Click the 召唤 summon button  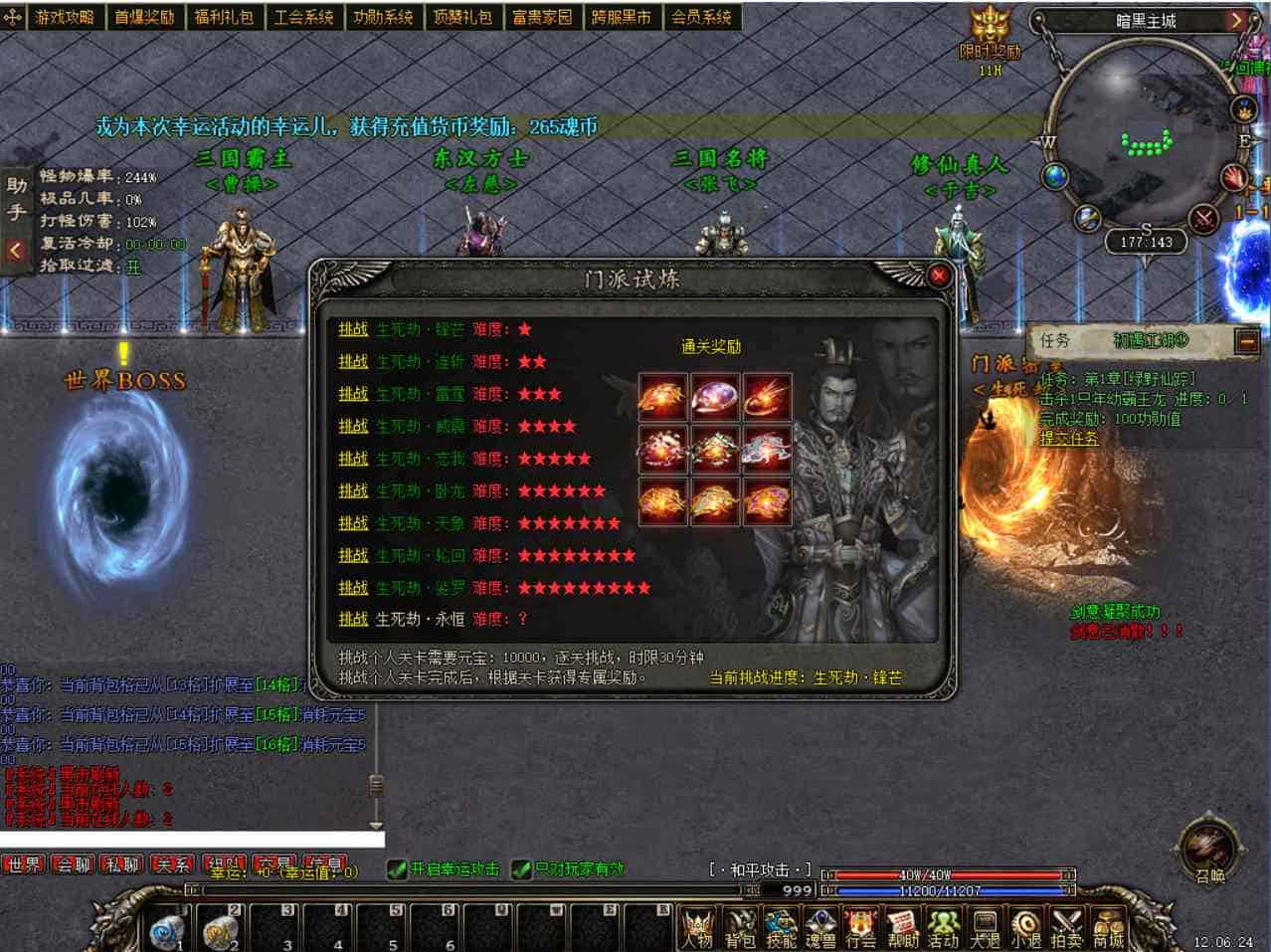1209,851
